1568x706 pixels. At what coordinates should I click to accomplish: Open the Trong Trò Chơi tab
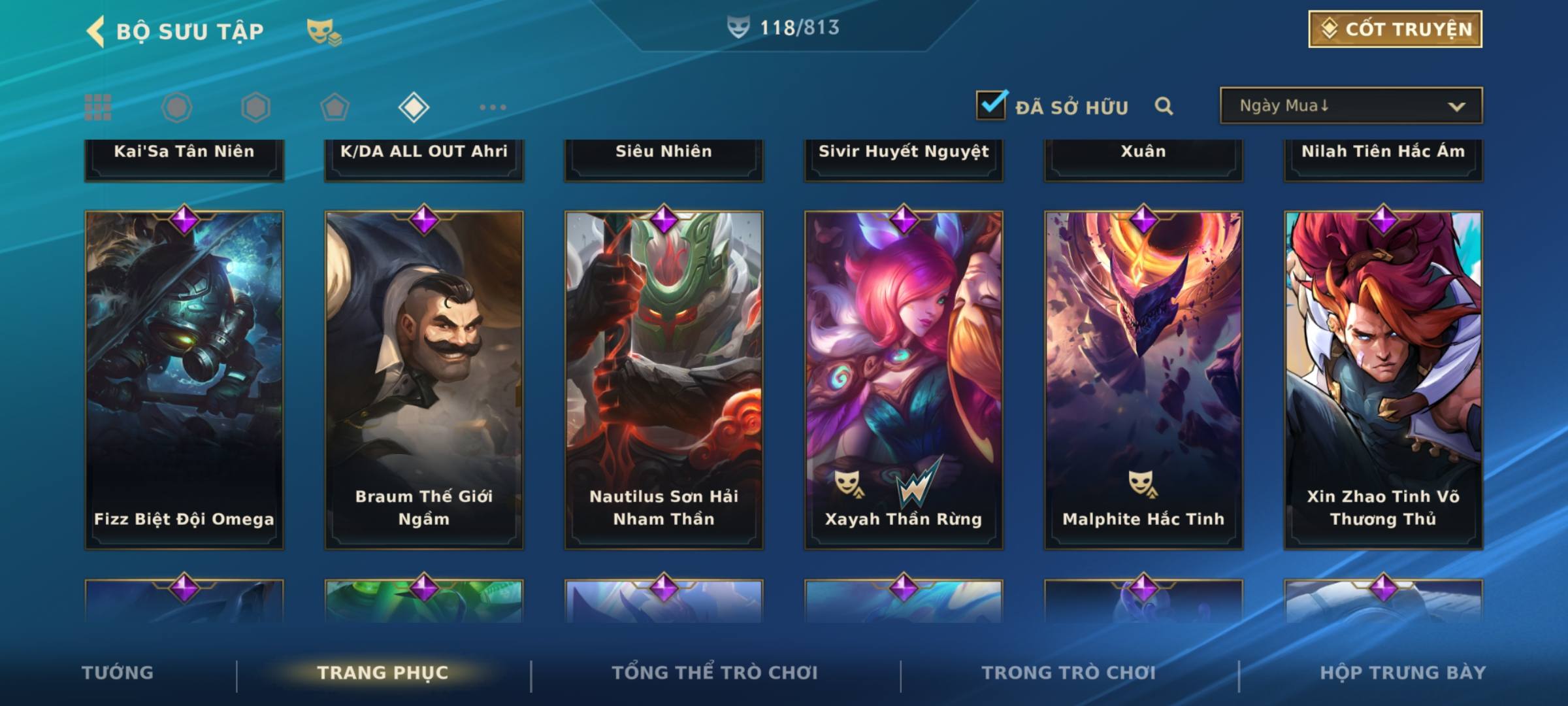tap(1069, 673)
